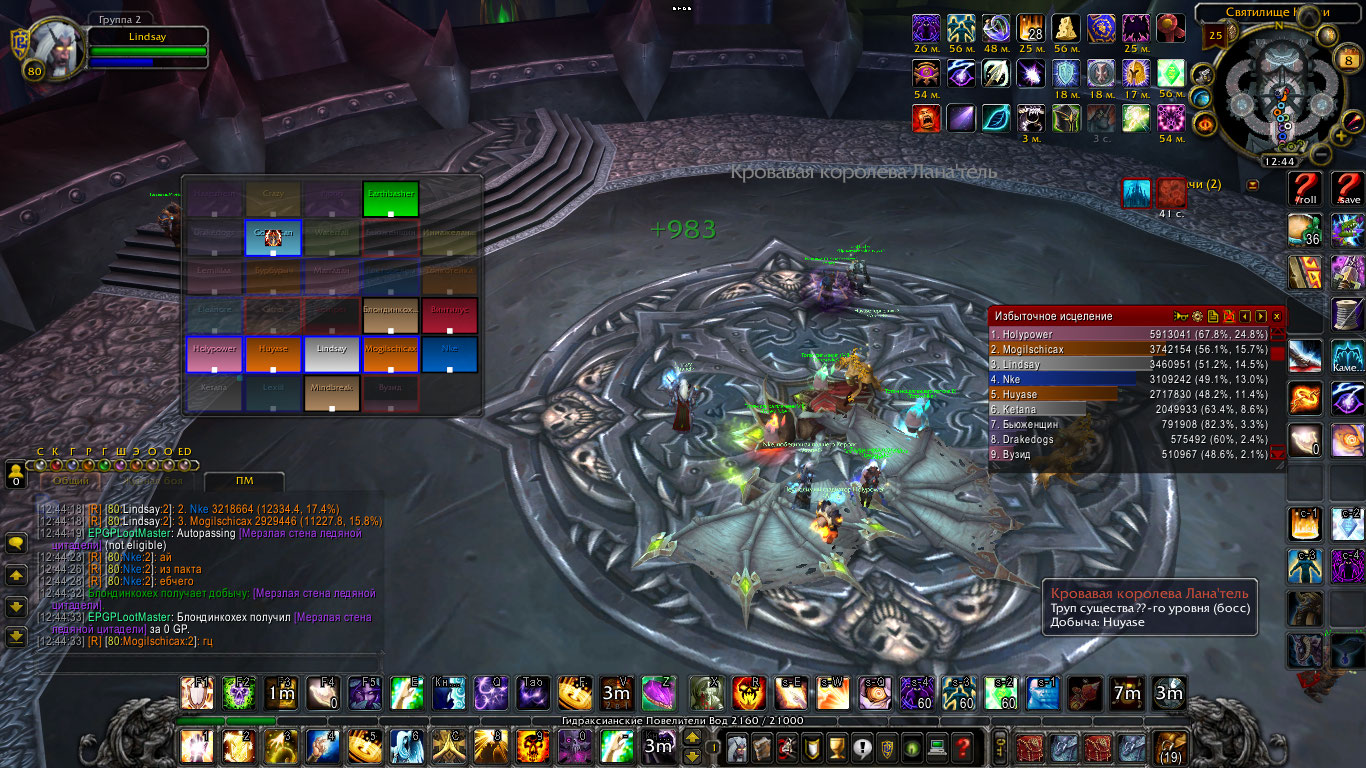Zoom out on the minimap

tap(1320, 155)
